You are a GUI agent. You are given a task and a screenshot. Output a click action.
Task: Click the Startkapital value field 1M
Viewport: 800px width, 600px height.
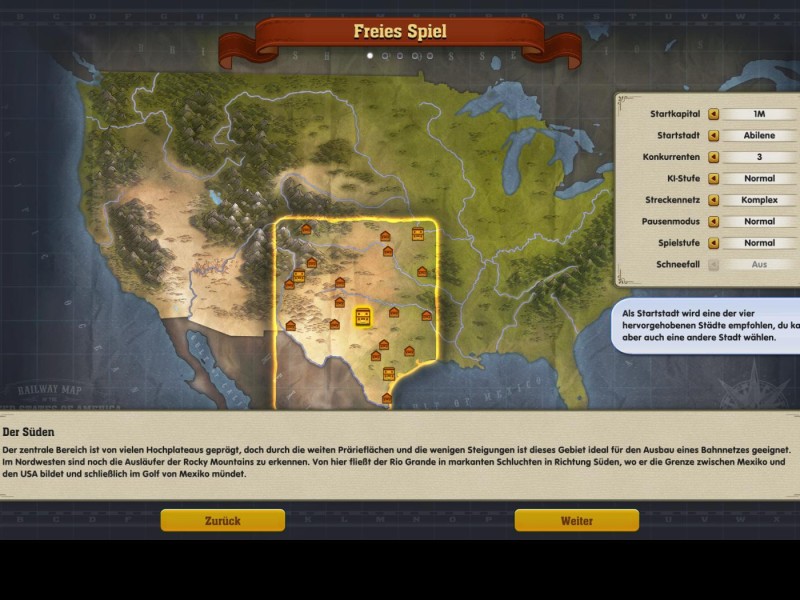(759, 114)
